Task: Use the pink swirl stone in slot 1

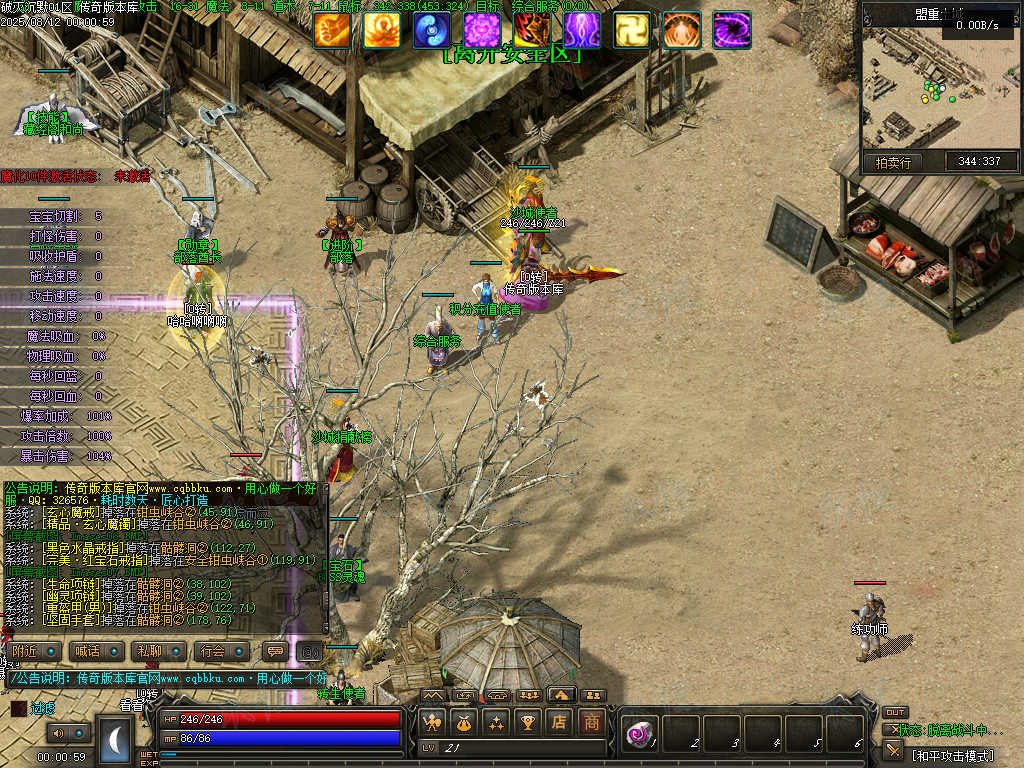Action: click(637, 735)
